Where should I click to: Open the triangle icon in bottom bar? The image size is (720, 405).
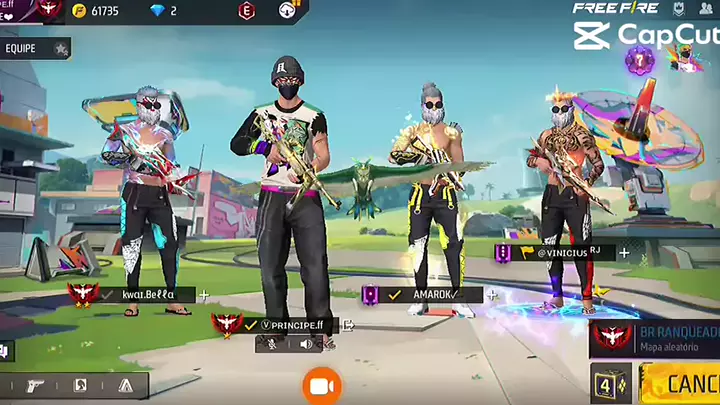tap(125, 385)
